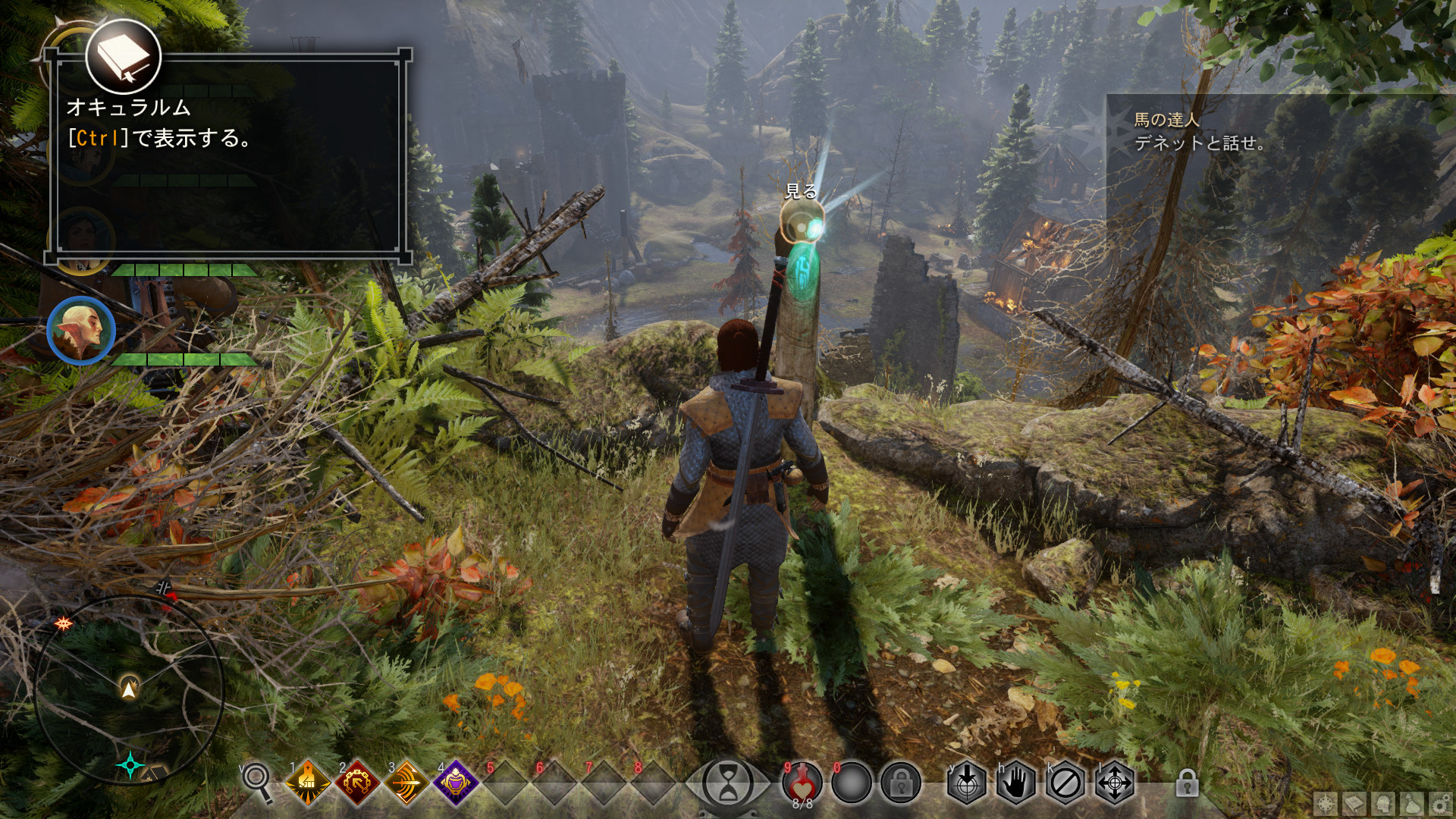Open the character head shortcut icon
1456x819 pixels.
1383,804
